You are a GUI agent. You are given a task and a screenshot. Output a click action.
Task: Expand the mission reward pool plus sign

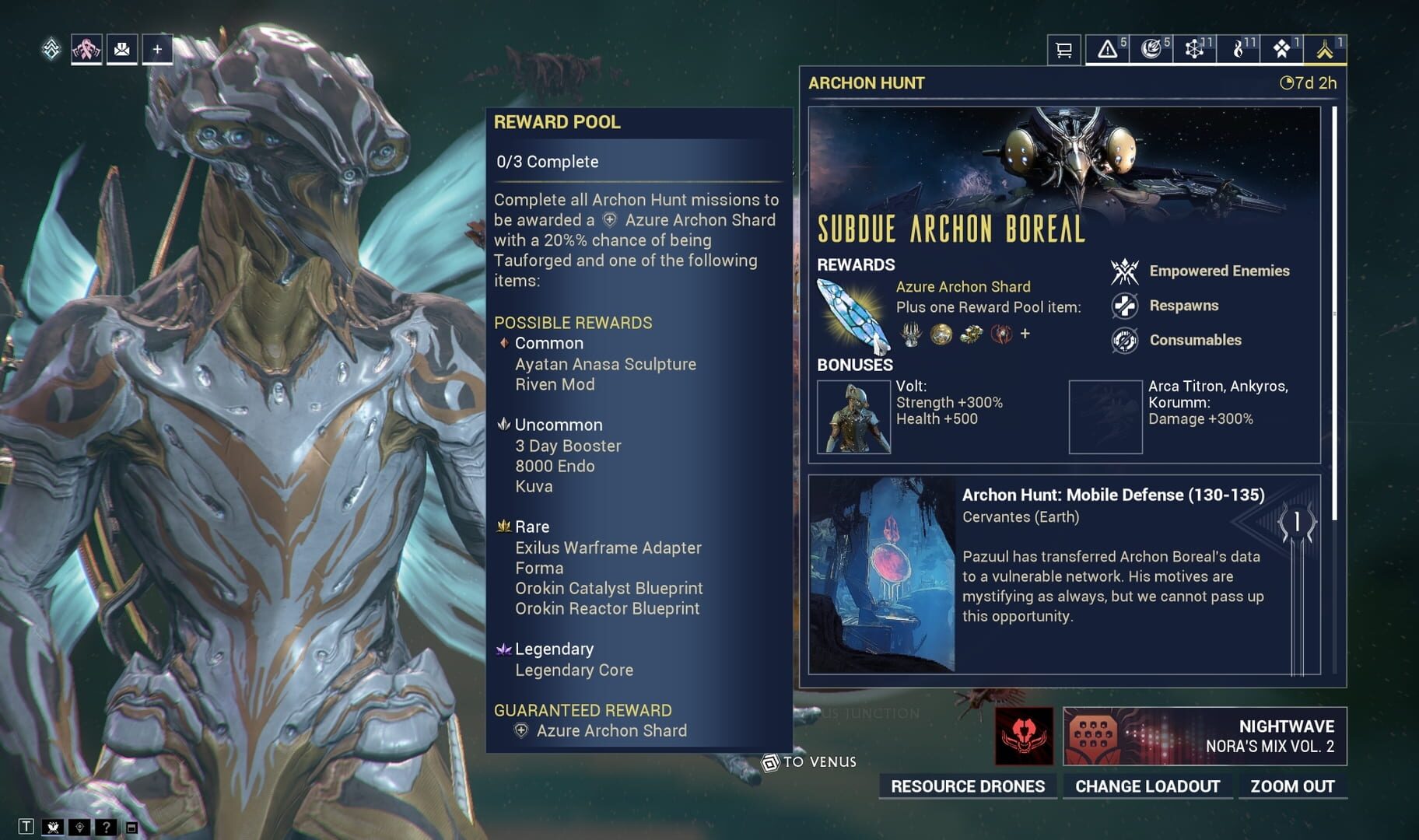click(x=1025, y=333)
